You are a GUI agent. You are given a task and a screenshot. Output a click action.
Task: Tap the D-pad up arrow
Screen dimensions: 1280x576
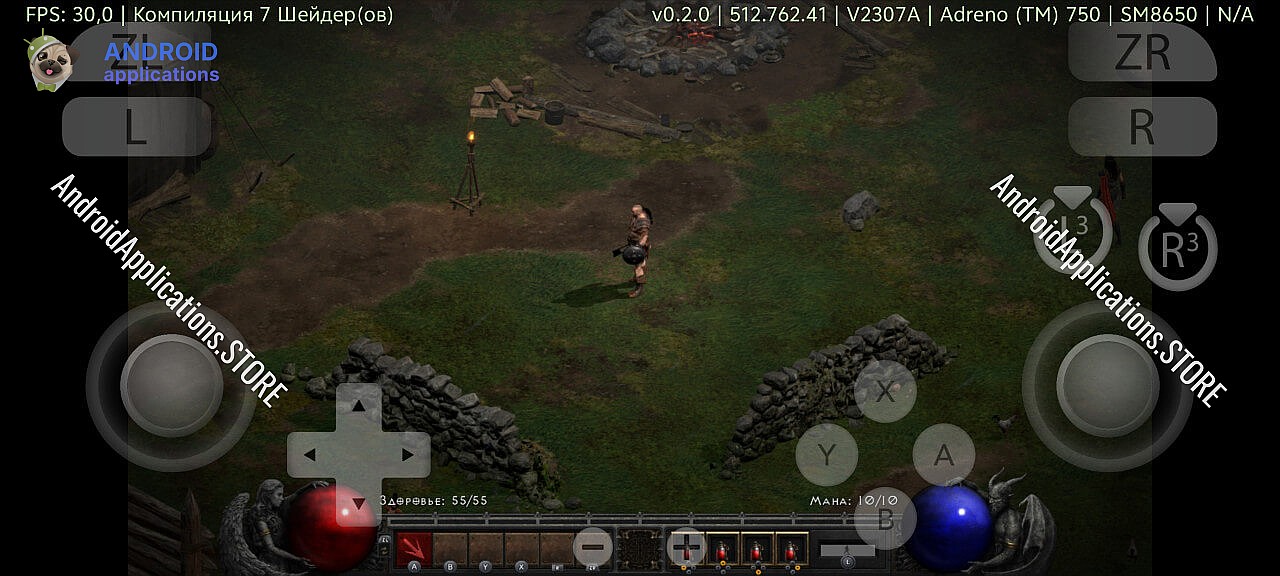click(x=358, y=406)
